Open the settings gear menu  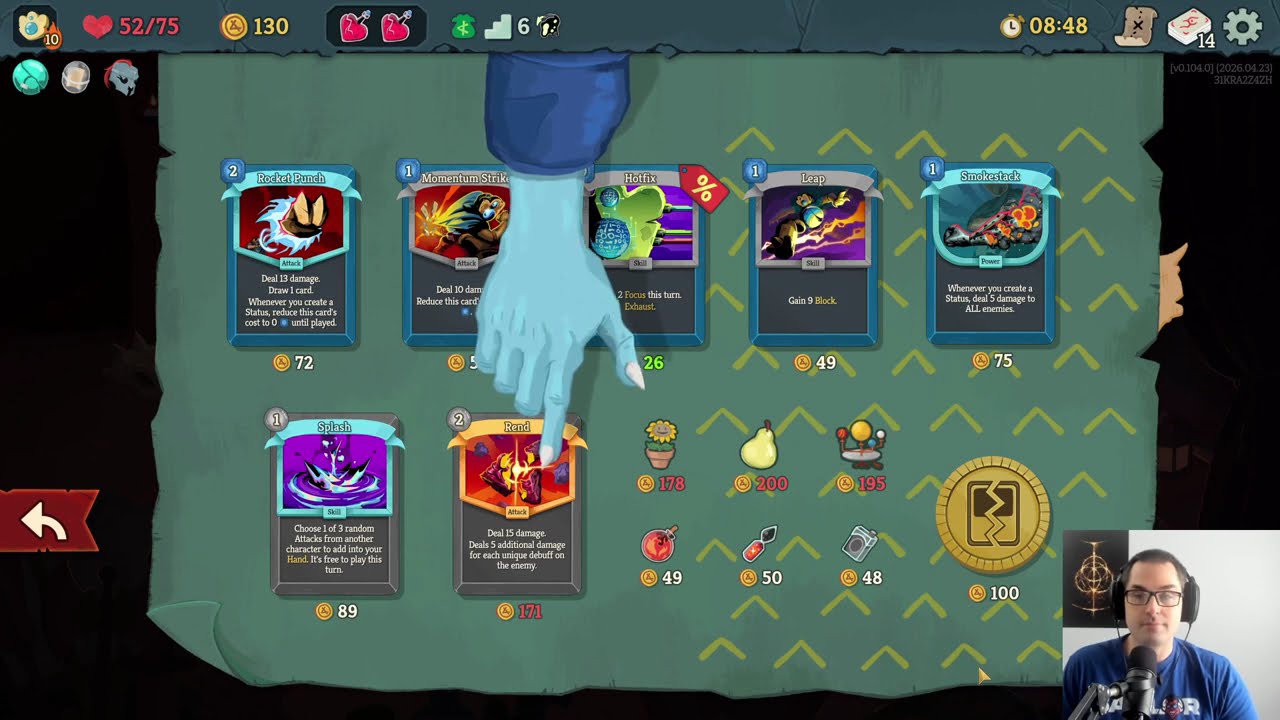1243,27
